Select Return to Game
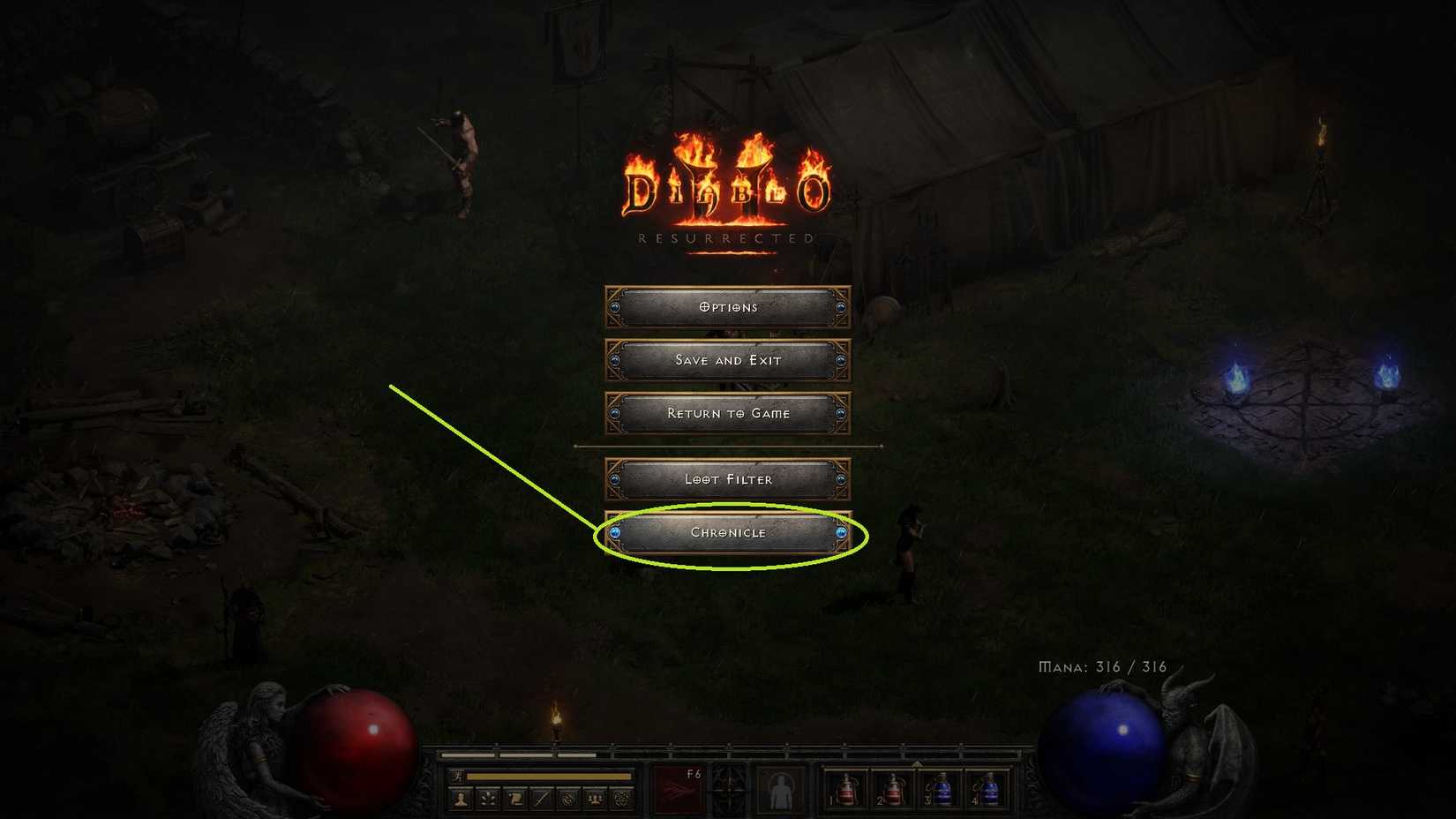The width and height of the screenshot is (1456, 819). coord(726,413)
